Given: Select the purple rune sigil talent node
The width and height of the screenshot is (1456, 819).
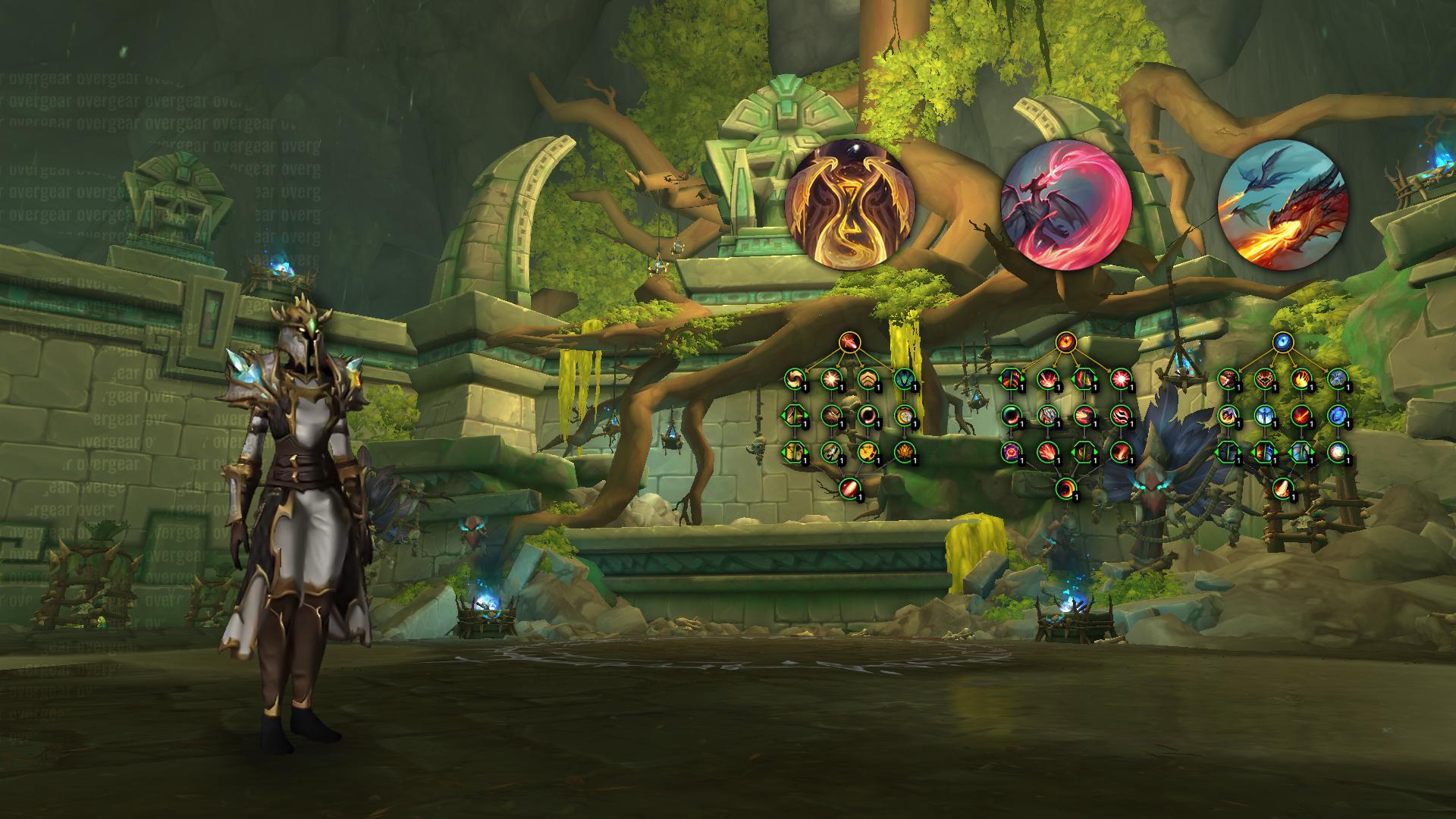Looking at the screenshot, I should pos(1012,452).
